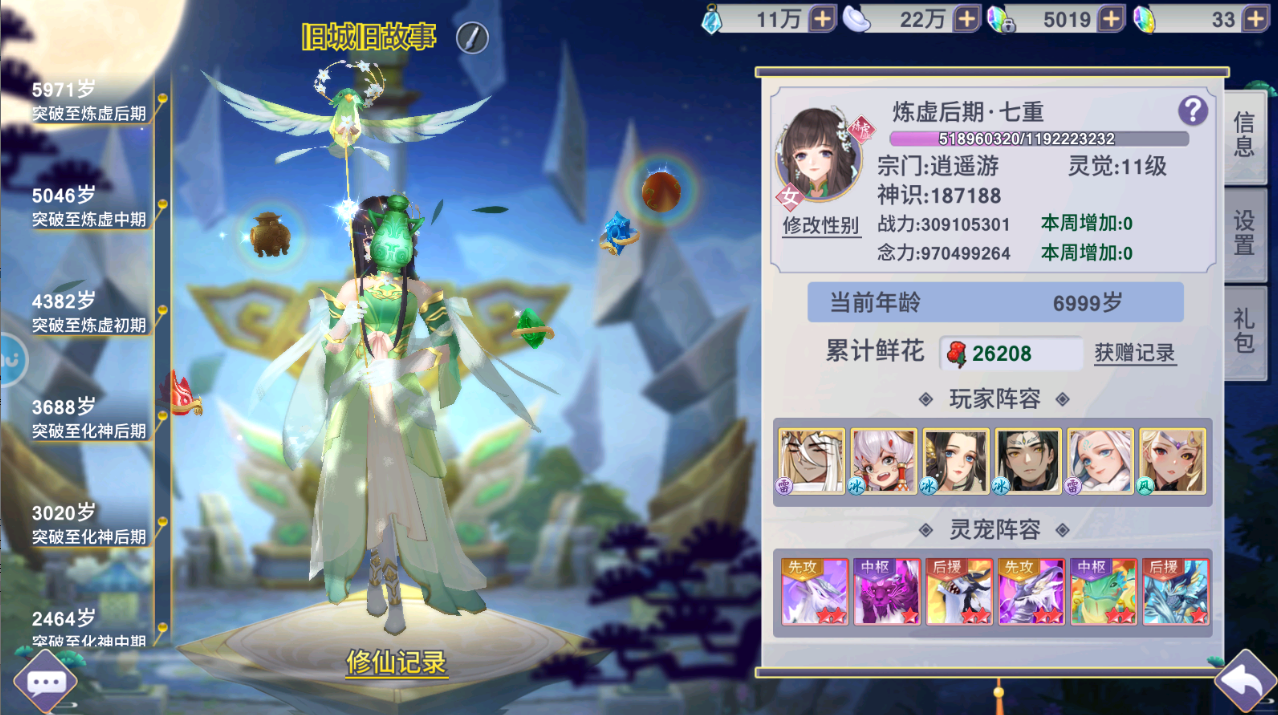Choose the blonde hero with 风 badge
The image size is (1278, 715).
click(1172, 461)
